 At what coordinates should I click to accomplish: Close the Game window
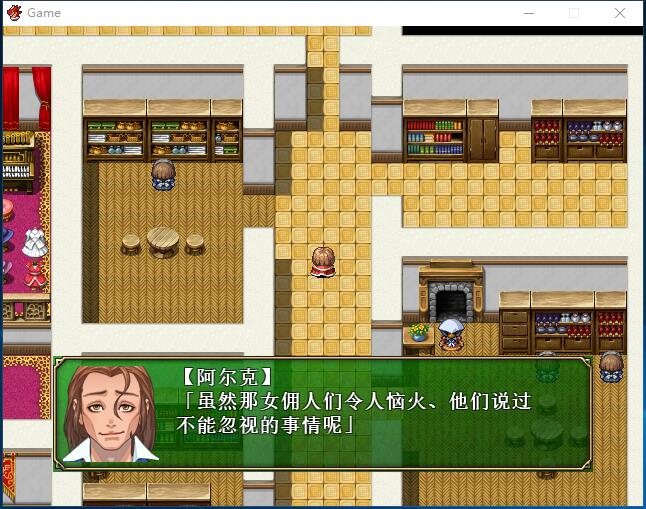(x=620, y=13)
